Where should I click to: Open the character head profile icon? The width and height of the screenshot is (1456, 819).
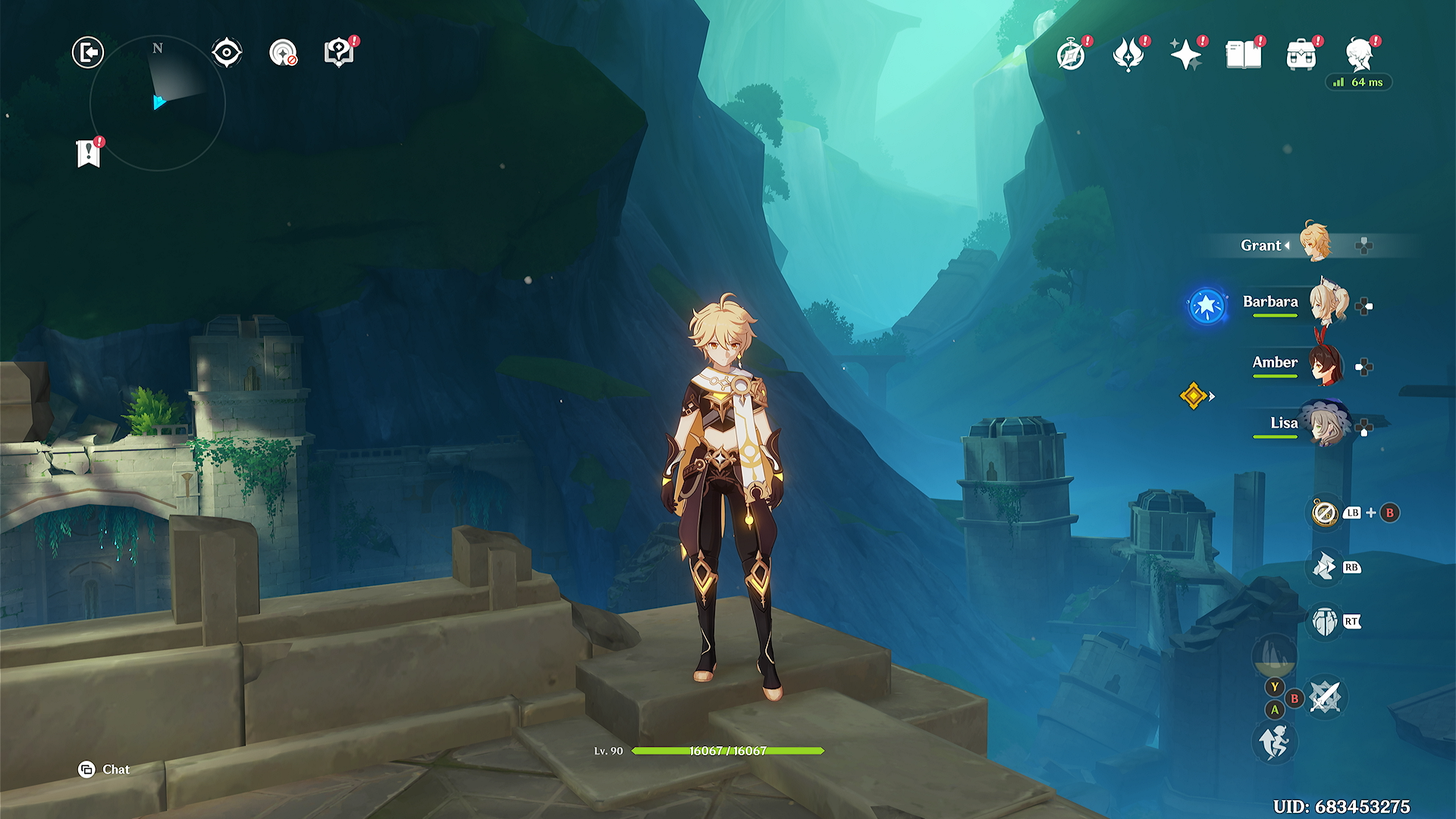[1359, 55]
